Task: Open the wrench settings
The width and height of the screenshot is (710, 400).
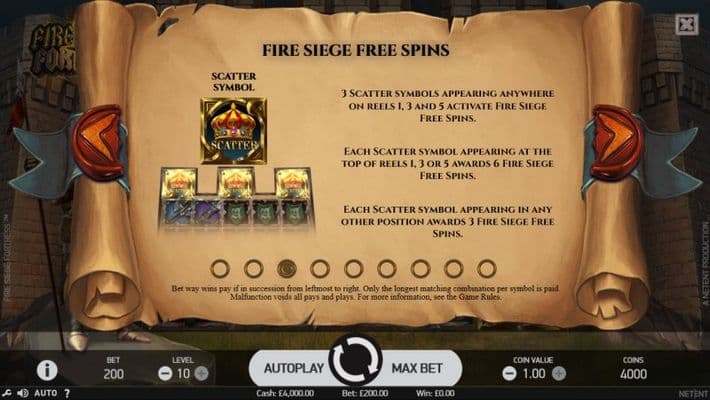Action: click(x=6, y=393)
